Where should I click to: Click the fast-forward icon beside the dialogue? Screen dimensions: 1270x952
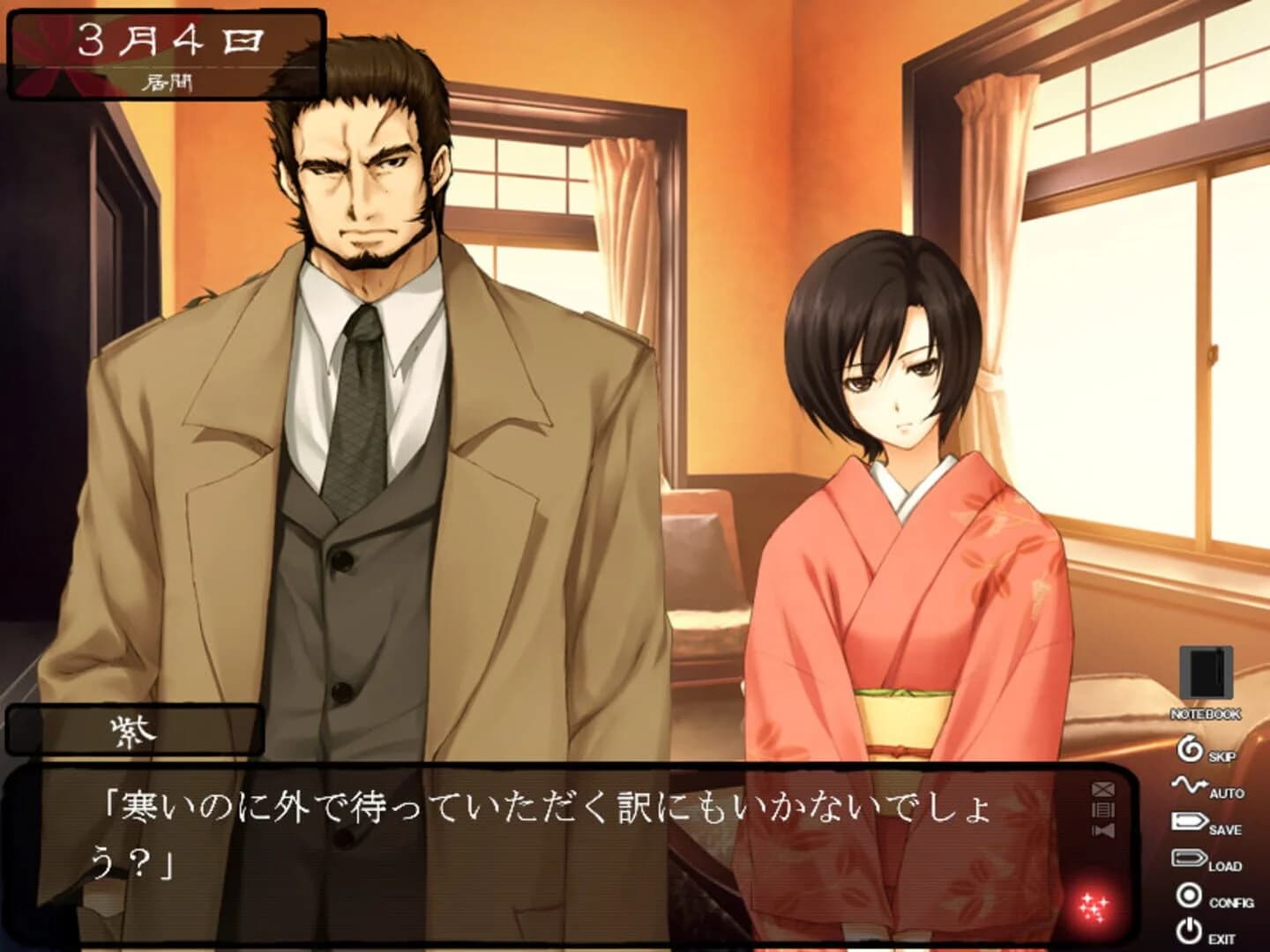1103,831
